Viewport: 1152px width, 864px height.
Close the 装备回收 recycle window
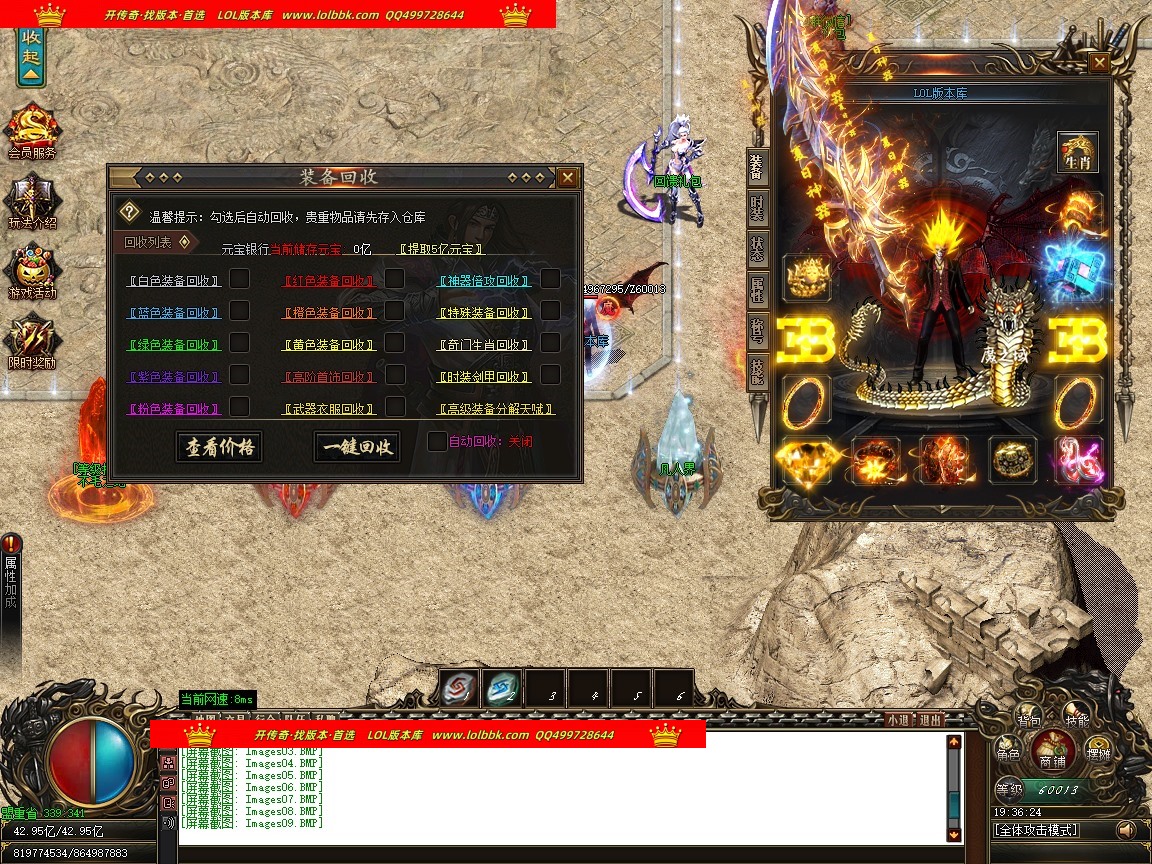(567, 178)
